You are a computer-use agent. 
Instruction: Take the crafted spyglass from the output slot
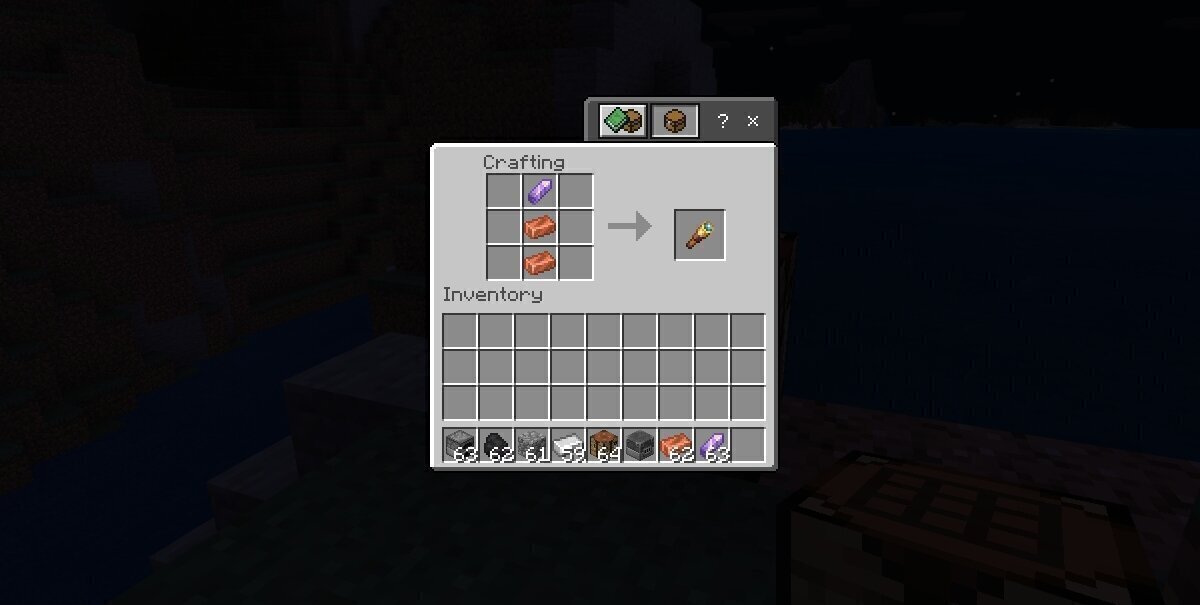click(699, 235)
